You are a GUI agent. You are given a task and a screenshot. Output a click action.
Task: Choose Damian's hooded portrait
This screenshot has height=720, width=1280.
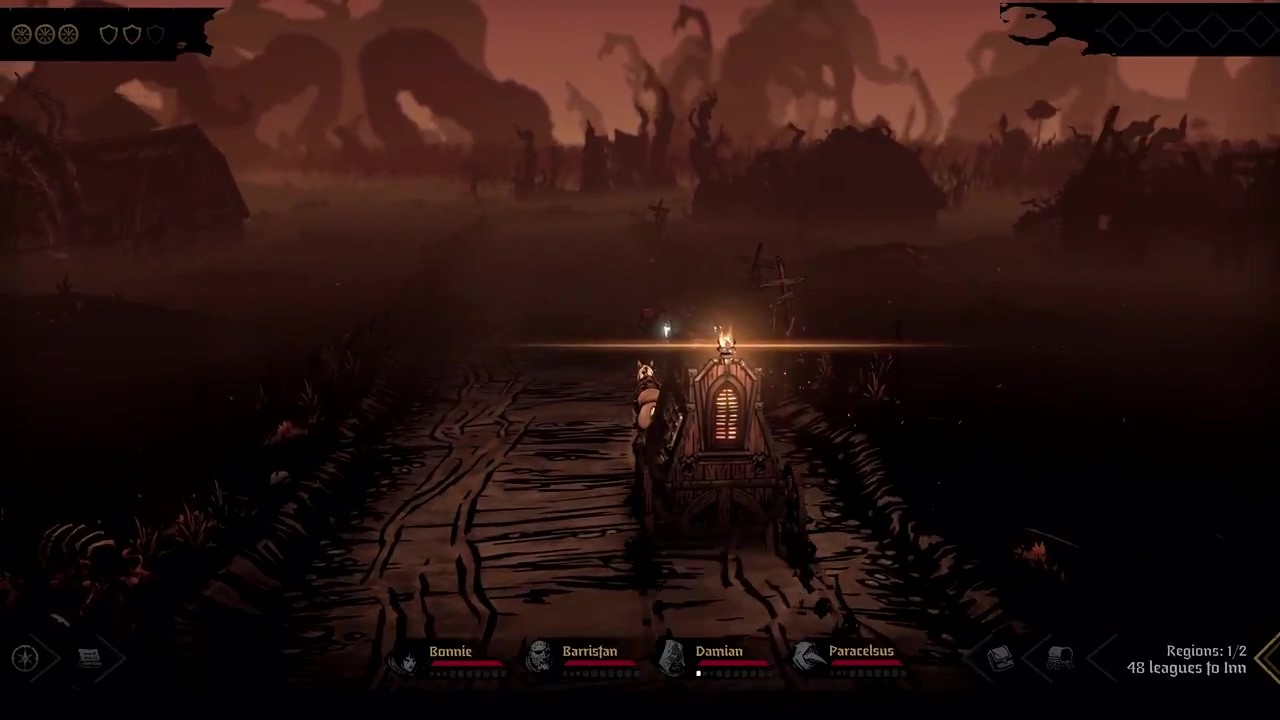[x=673, y=657]
